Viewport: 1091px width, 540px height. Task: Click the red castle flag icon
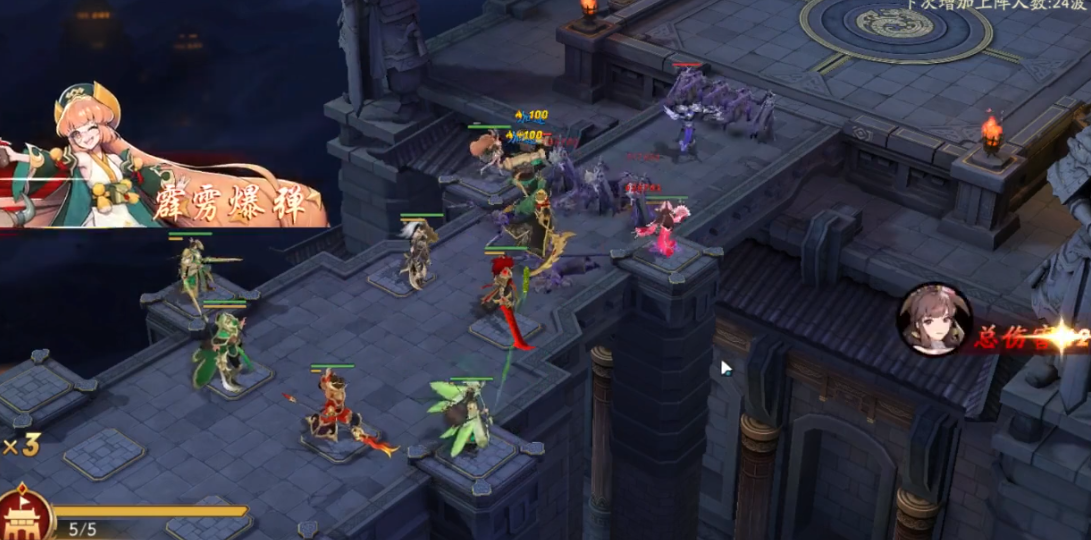[24, 514]
